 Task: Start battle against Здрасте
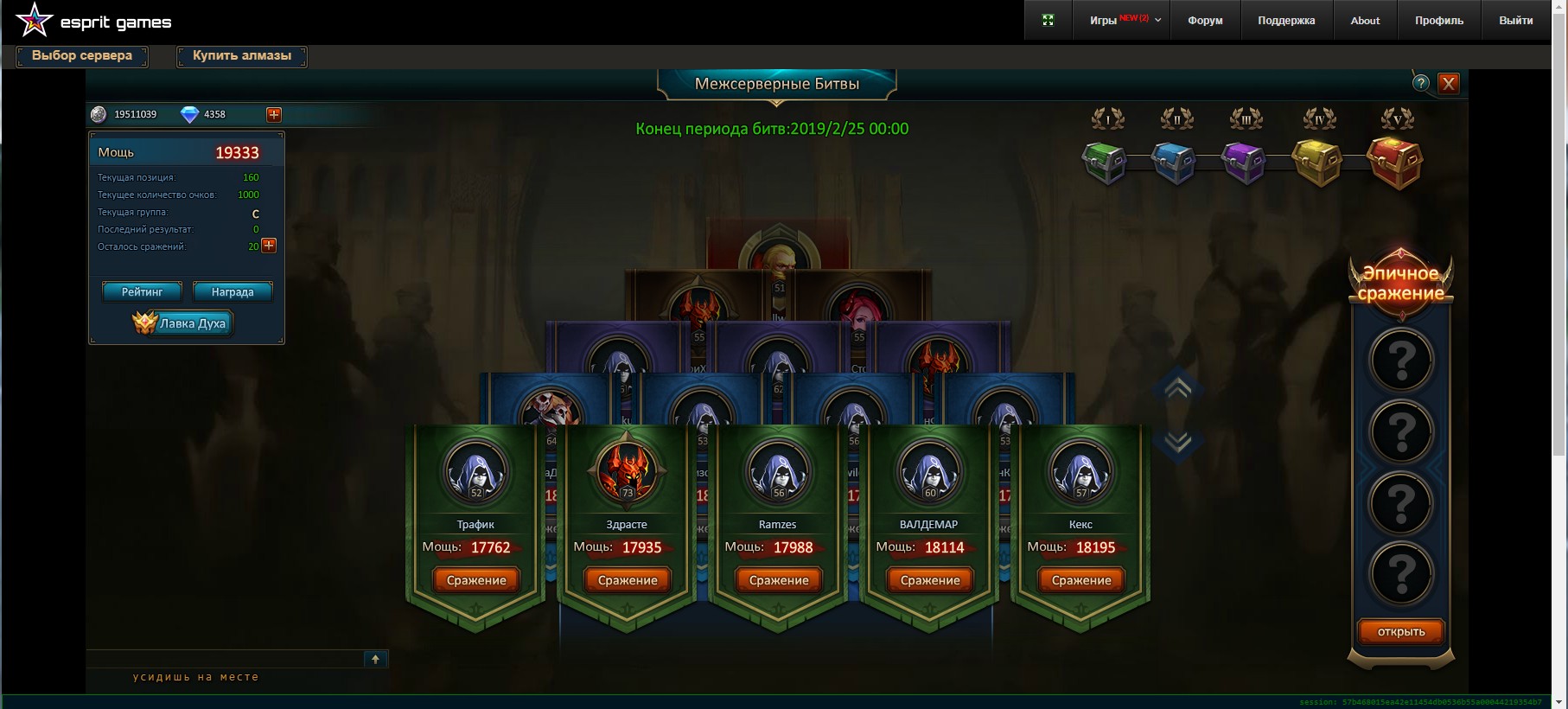pos(628,580)
